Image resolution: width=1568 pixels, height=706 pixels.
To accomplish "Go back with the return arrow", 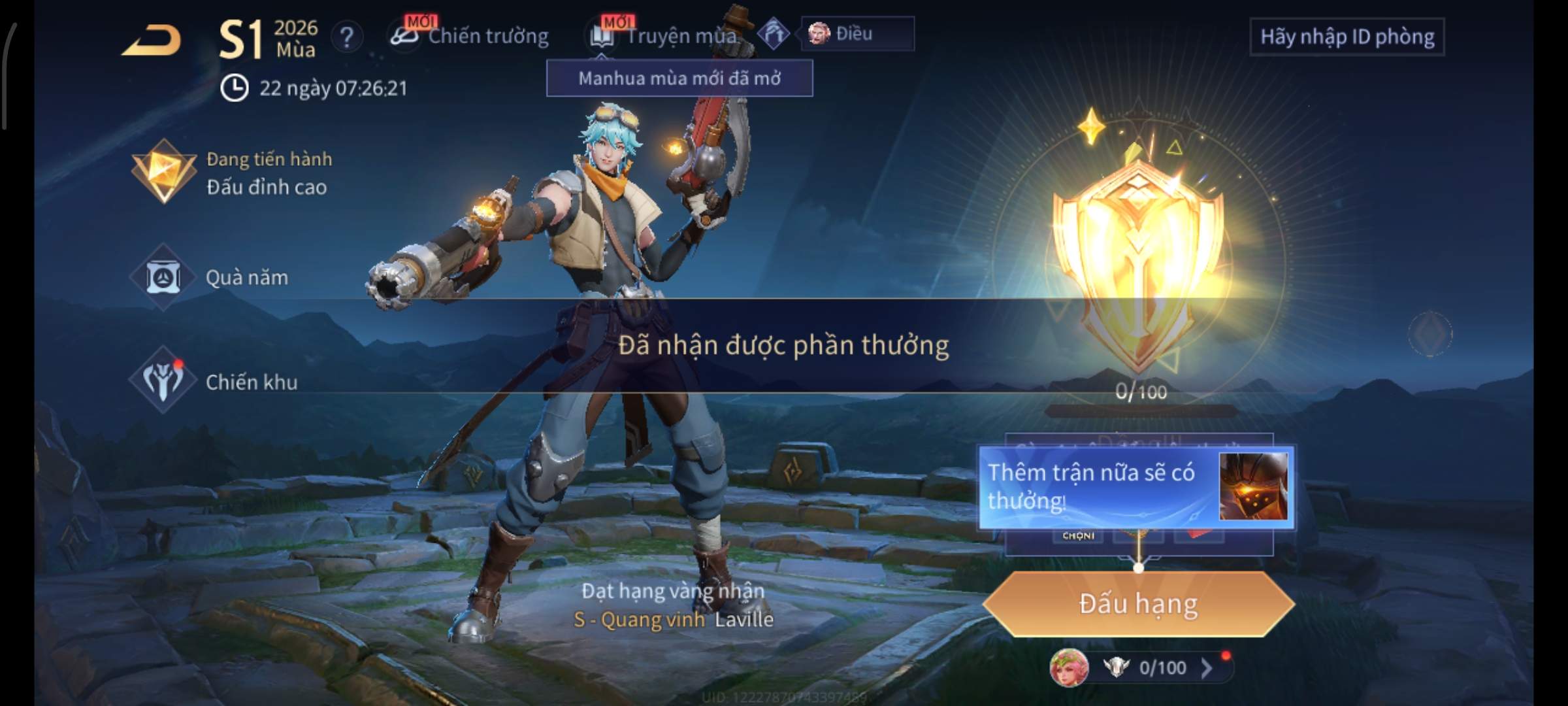I will 152,41.
